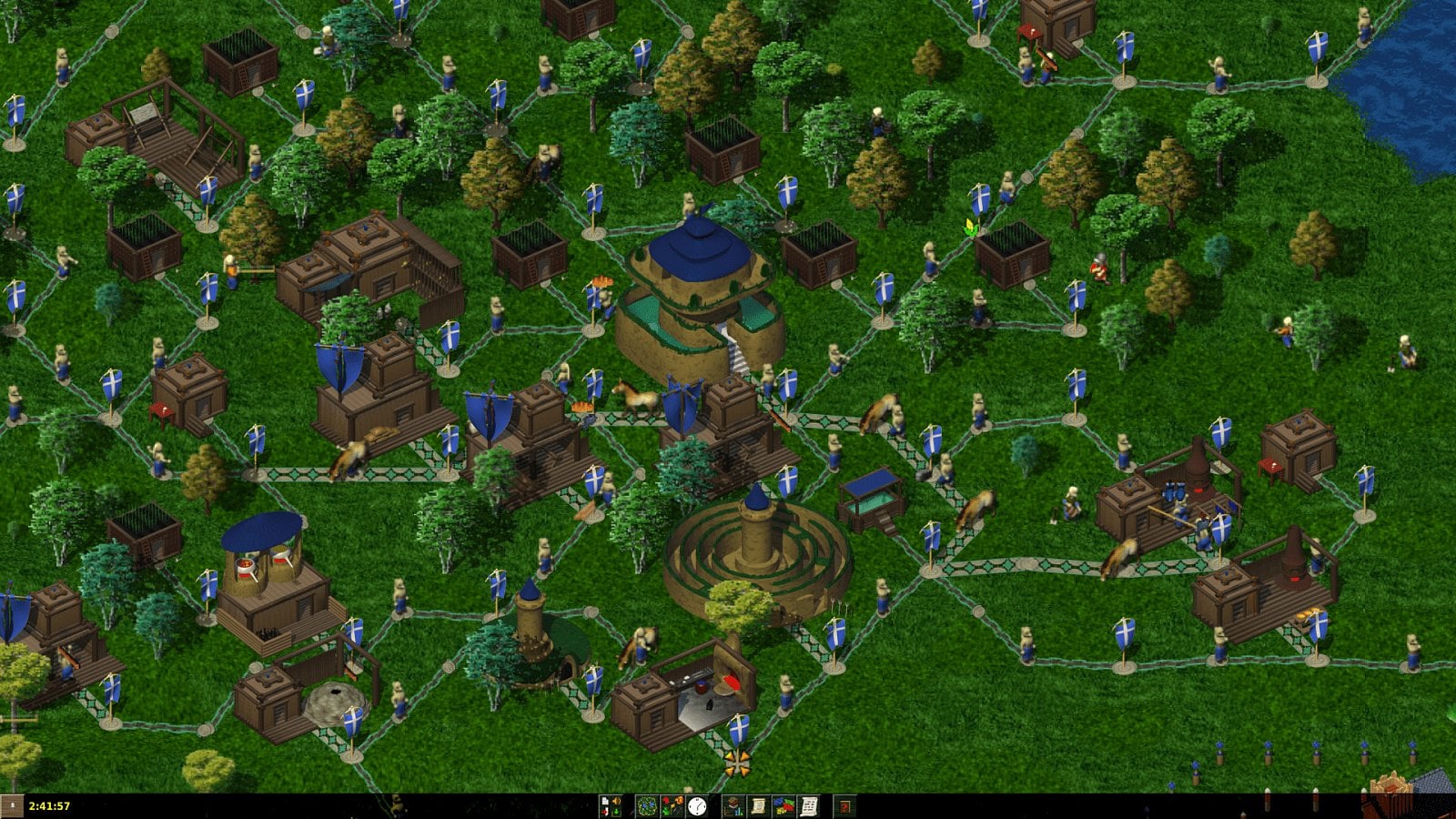The width and height of the screenshot is (1456, 819).
Task: Click the horse standing on the road
Action: click(x=637, y=399)
